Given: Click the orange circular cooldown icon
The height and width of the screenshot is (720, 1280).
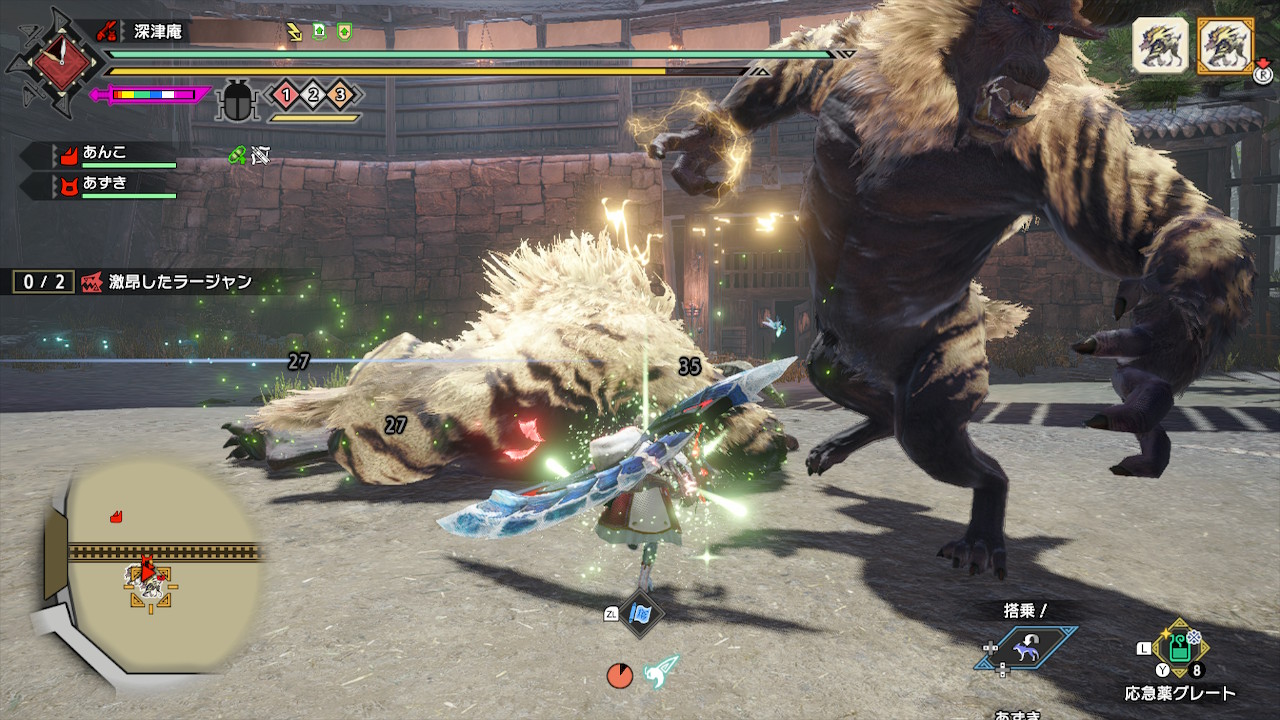Looking at the screenshot, I should point(620,676).
